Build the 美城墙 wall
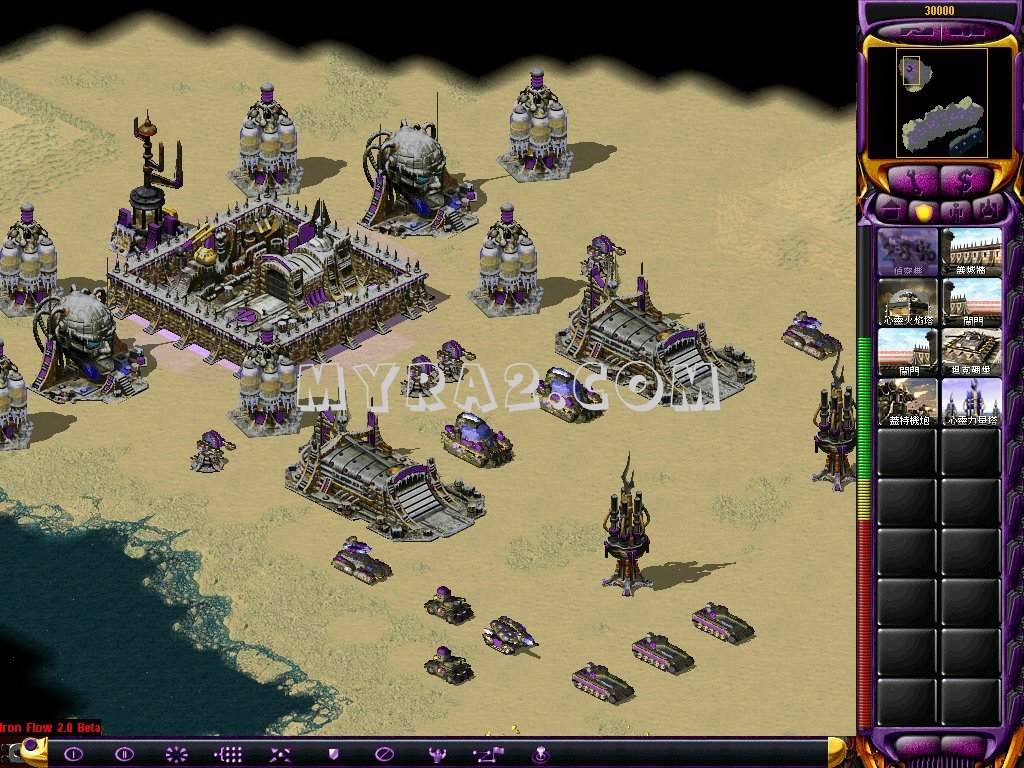The height and width of the screenshot is (768, 1024). 971,252
